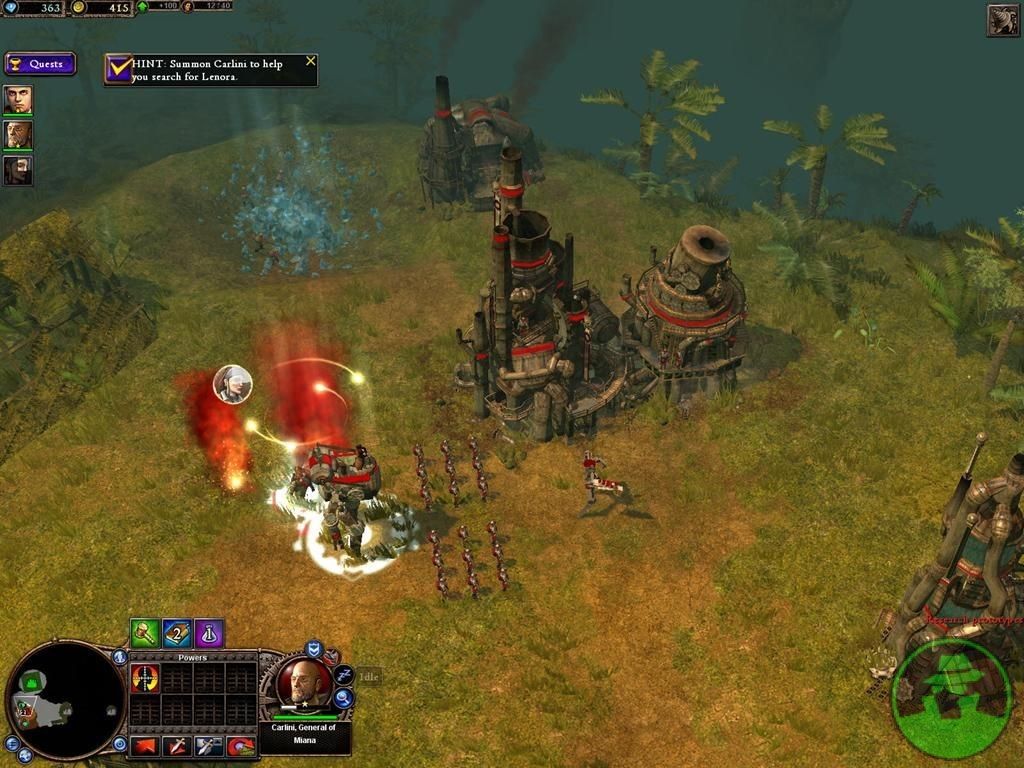Select the sword stance button beside the red sword
The image size is (1024, 768).
click(209, 746)
